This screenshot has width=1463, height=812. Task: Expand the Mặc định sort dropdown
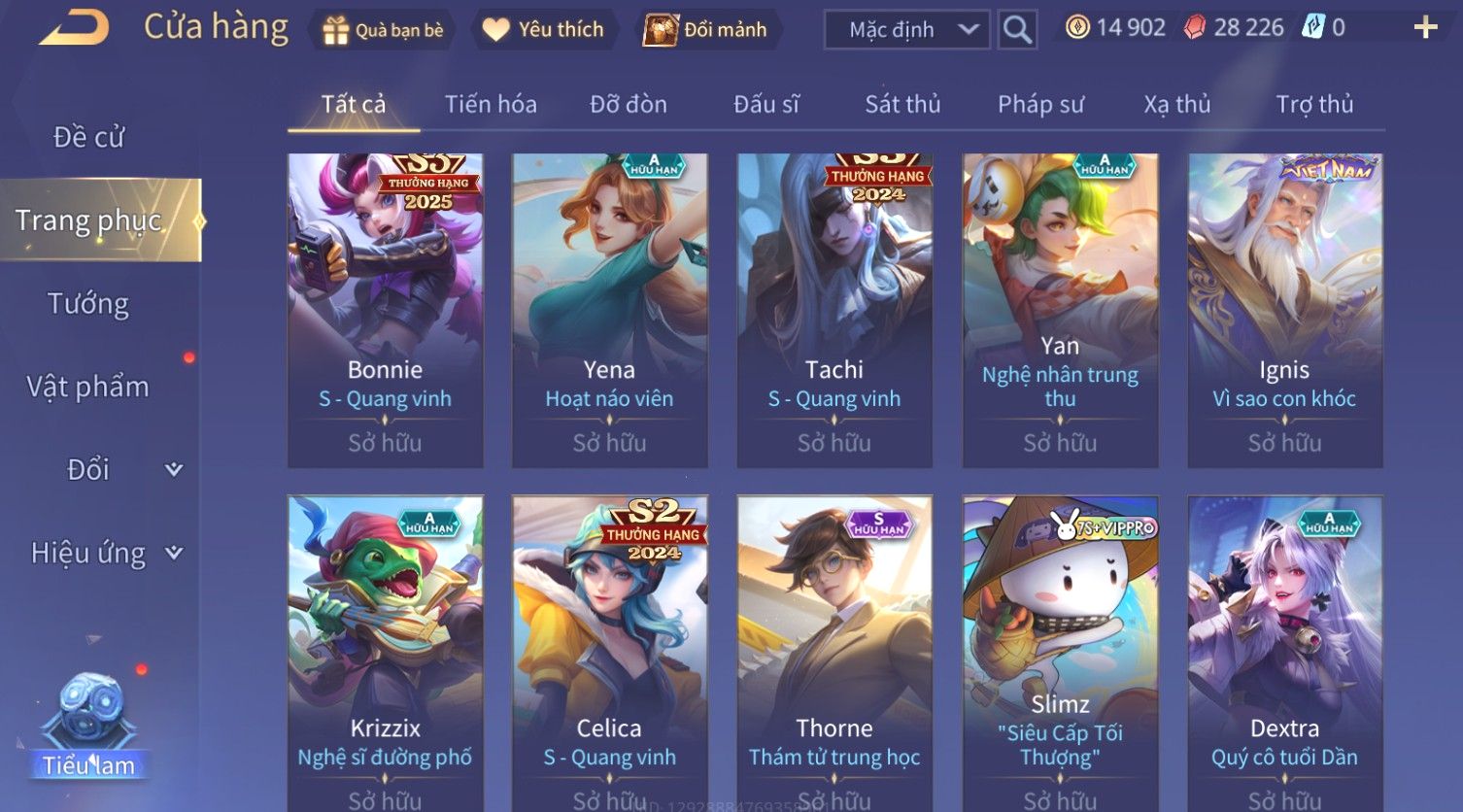tap(906, 30)
